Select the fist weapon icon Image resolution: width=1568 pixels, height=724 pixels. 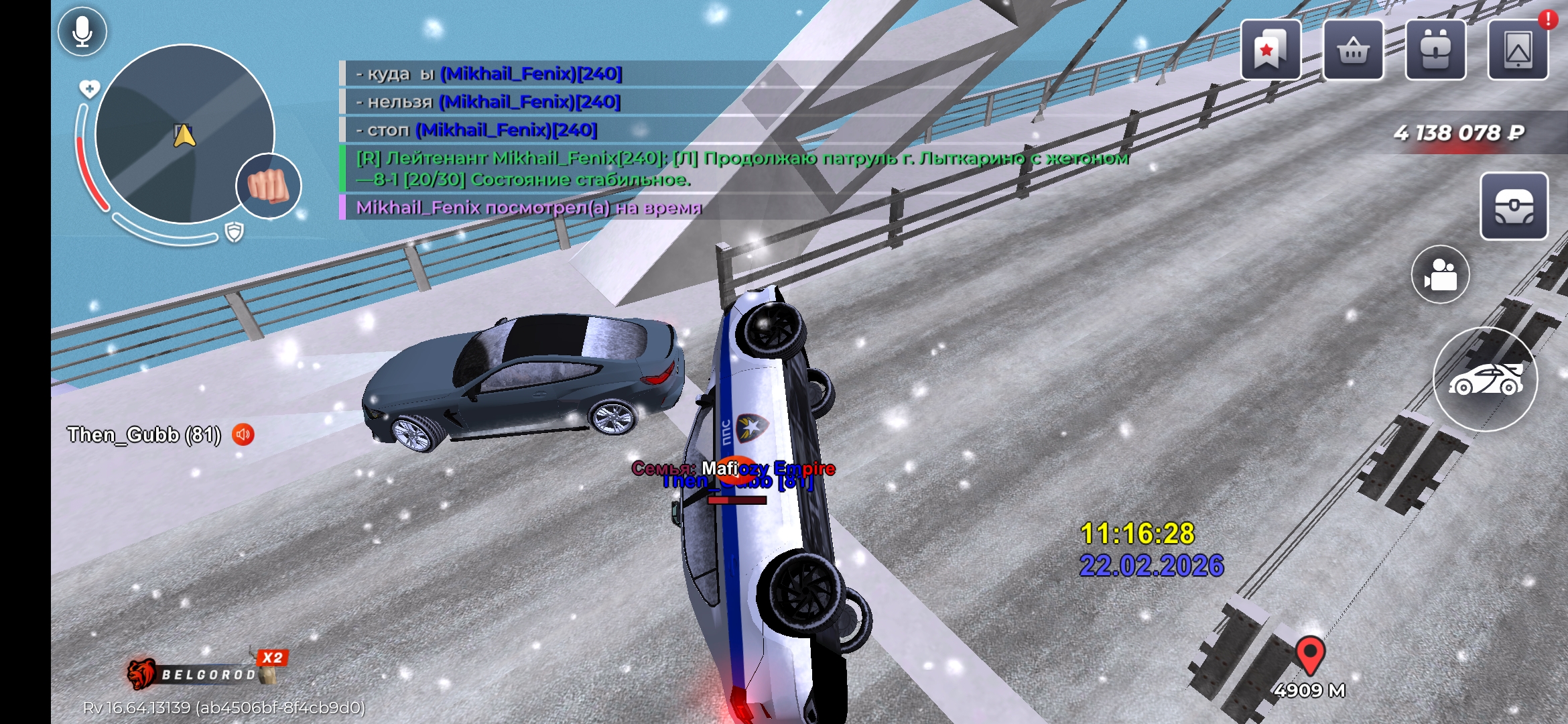pos(269,186)
